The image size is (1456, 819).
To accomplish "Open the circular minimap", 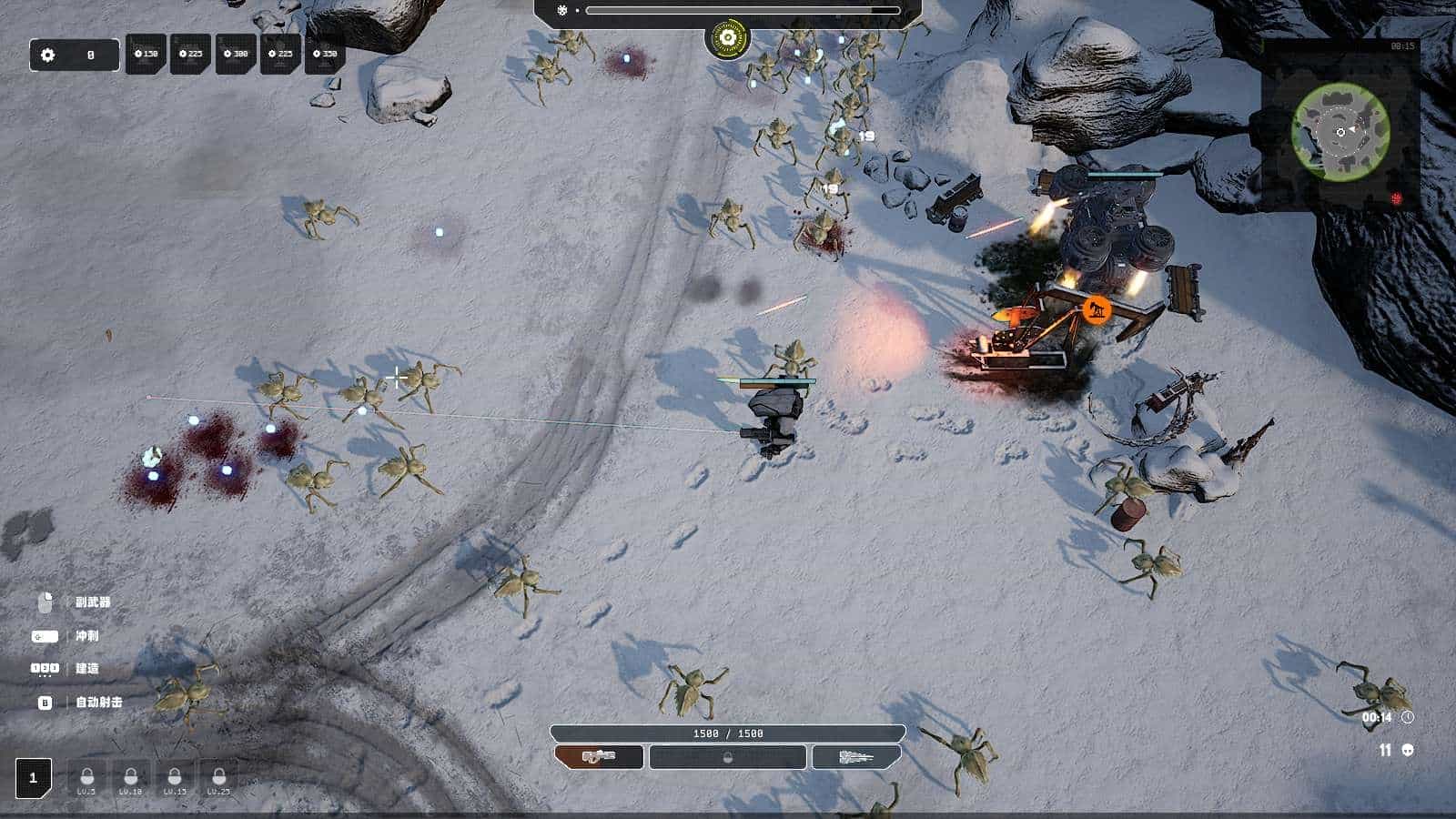I will coord(1340,131).
